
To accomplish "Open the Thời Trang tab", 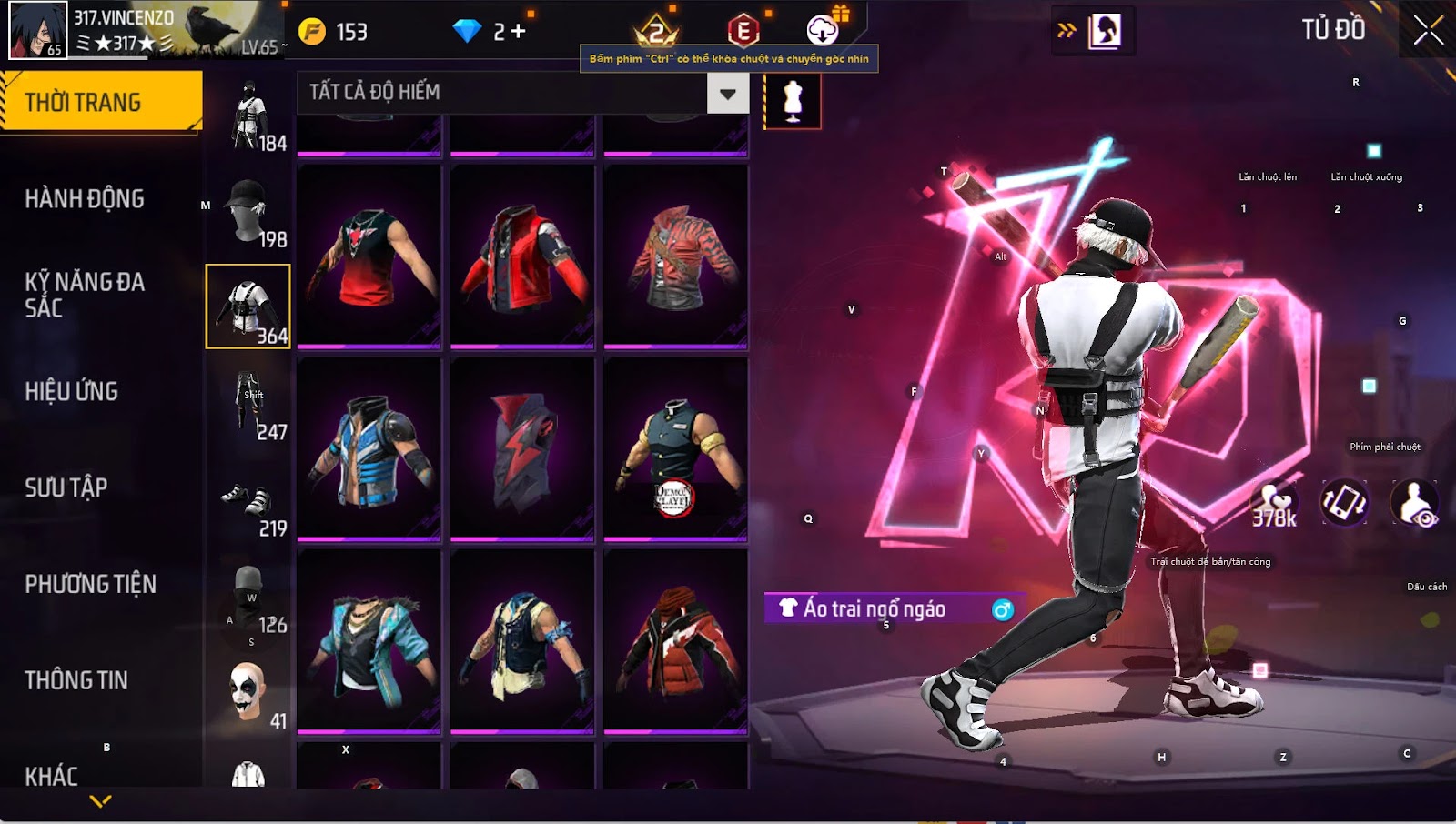I will [x=100, y=102].
